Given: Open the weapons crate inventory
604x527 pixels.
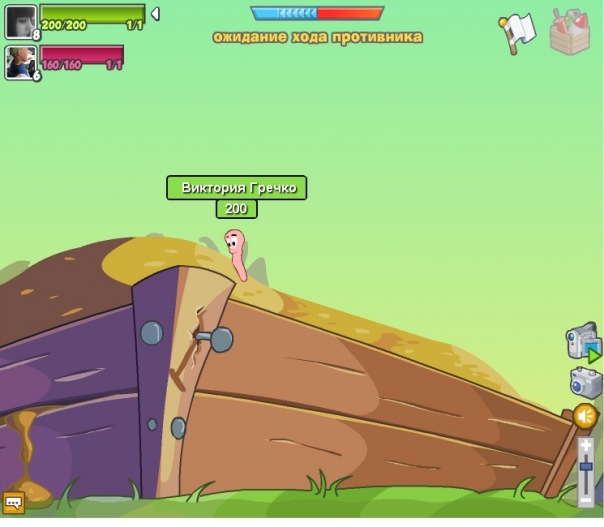Looking at the screenshot, I should click(x=570, y=31).
